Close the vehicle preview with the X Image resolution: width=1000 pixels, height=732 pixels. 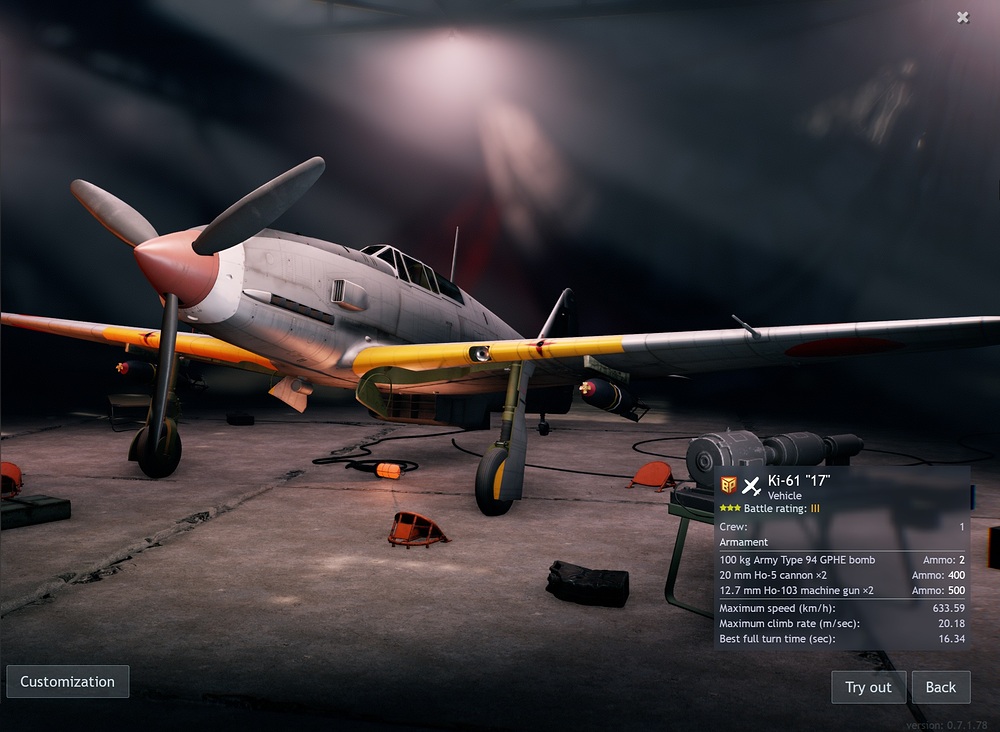point(962,17)
